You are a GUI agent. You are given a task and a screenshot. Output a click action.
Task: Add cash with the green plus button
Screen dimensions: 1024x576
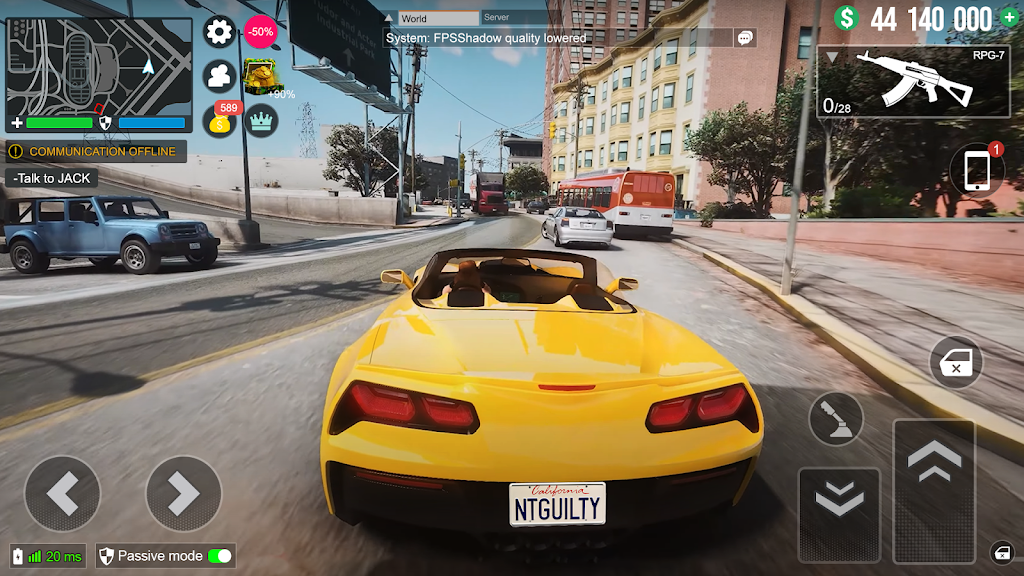(1008, 18)
